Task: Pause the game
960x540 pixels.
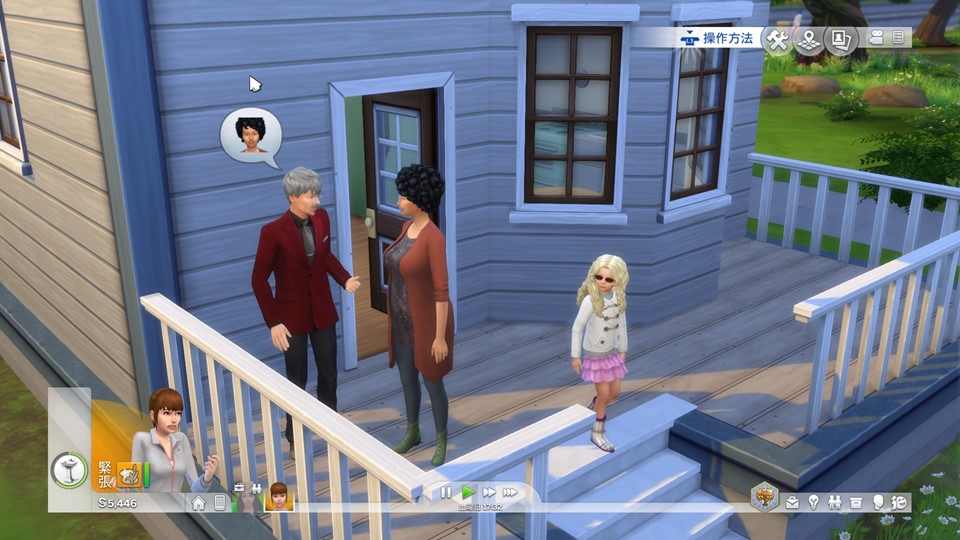Action: (x=446, y=492)
